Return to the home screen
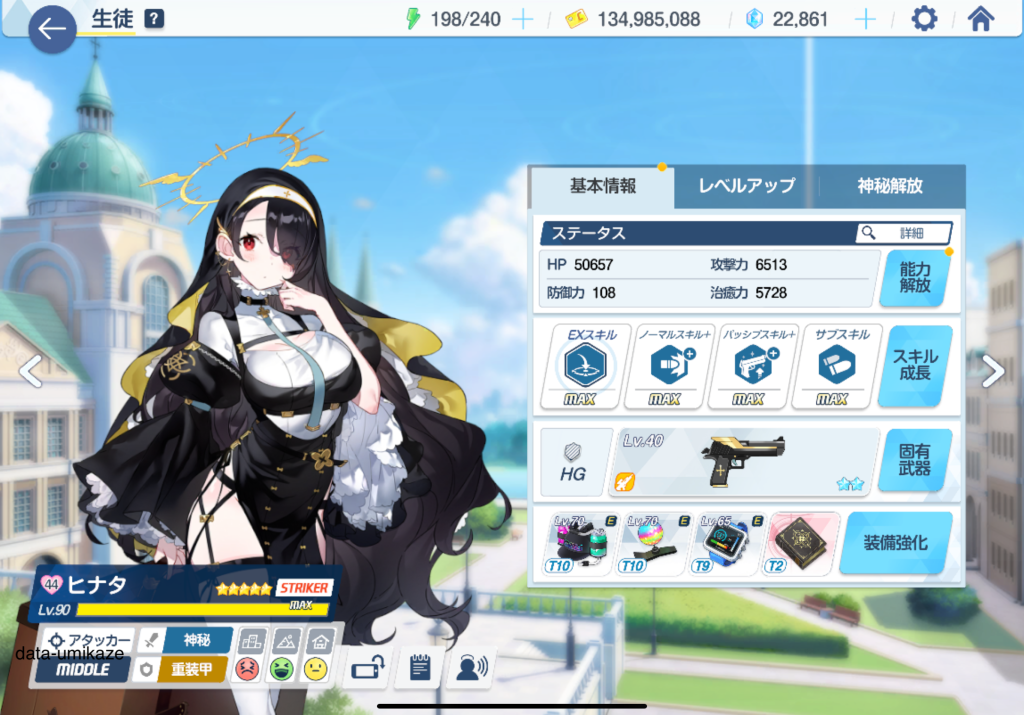 (x=981, y=20)
